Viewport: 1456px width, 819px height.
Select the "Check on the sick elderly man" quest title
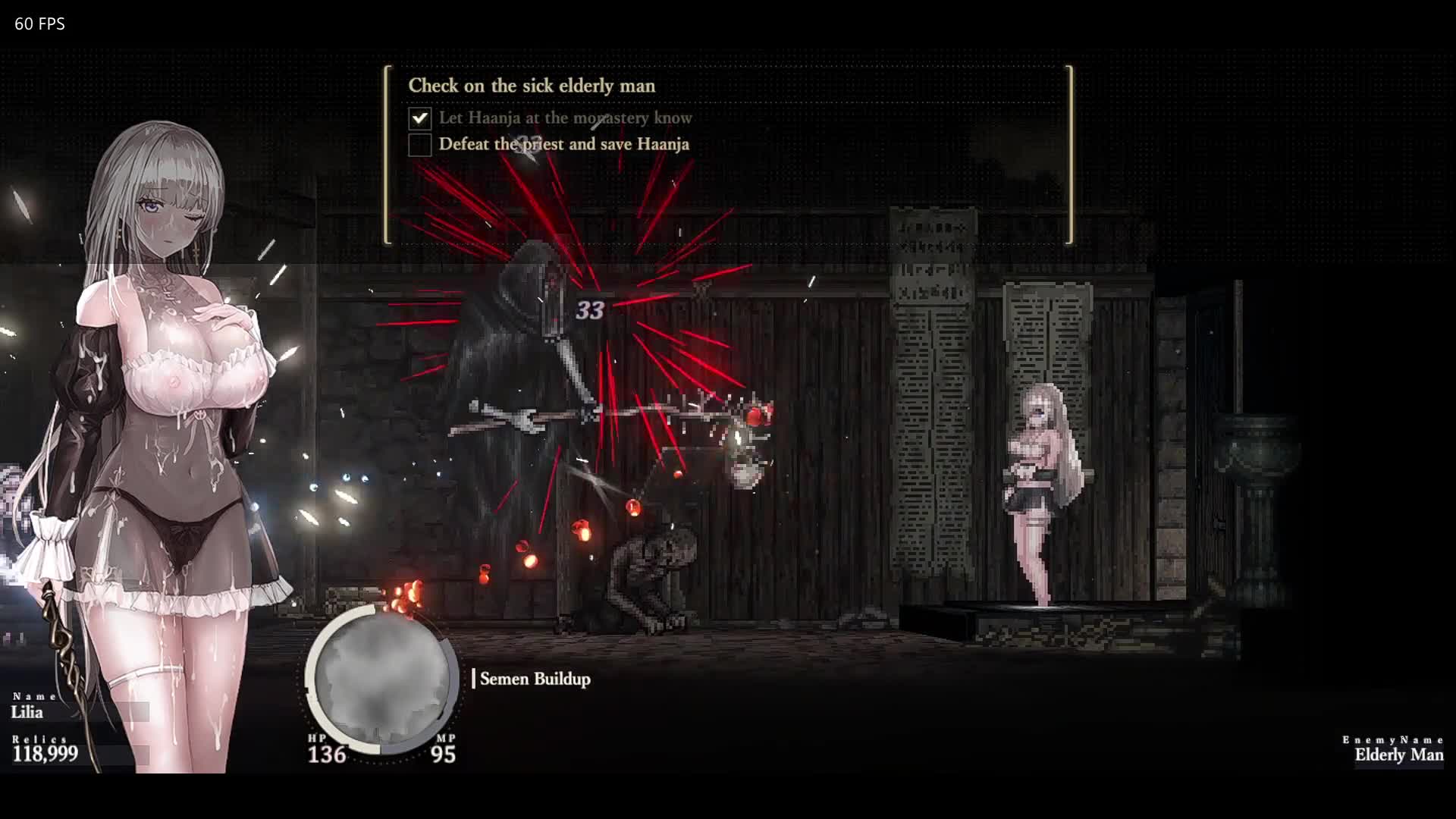[532, 86]
